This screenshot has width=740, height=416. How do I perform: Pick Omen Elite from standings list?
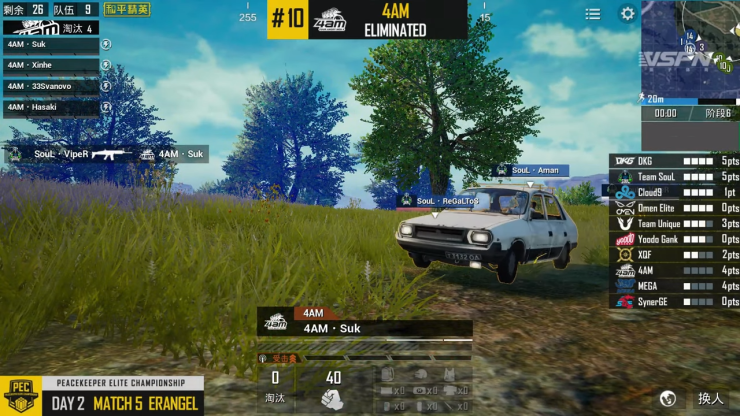coord(675,208)
